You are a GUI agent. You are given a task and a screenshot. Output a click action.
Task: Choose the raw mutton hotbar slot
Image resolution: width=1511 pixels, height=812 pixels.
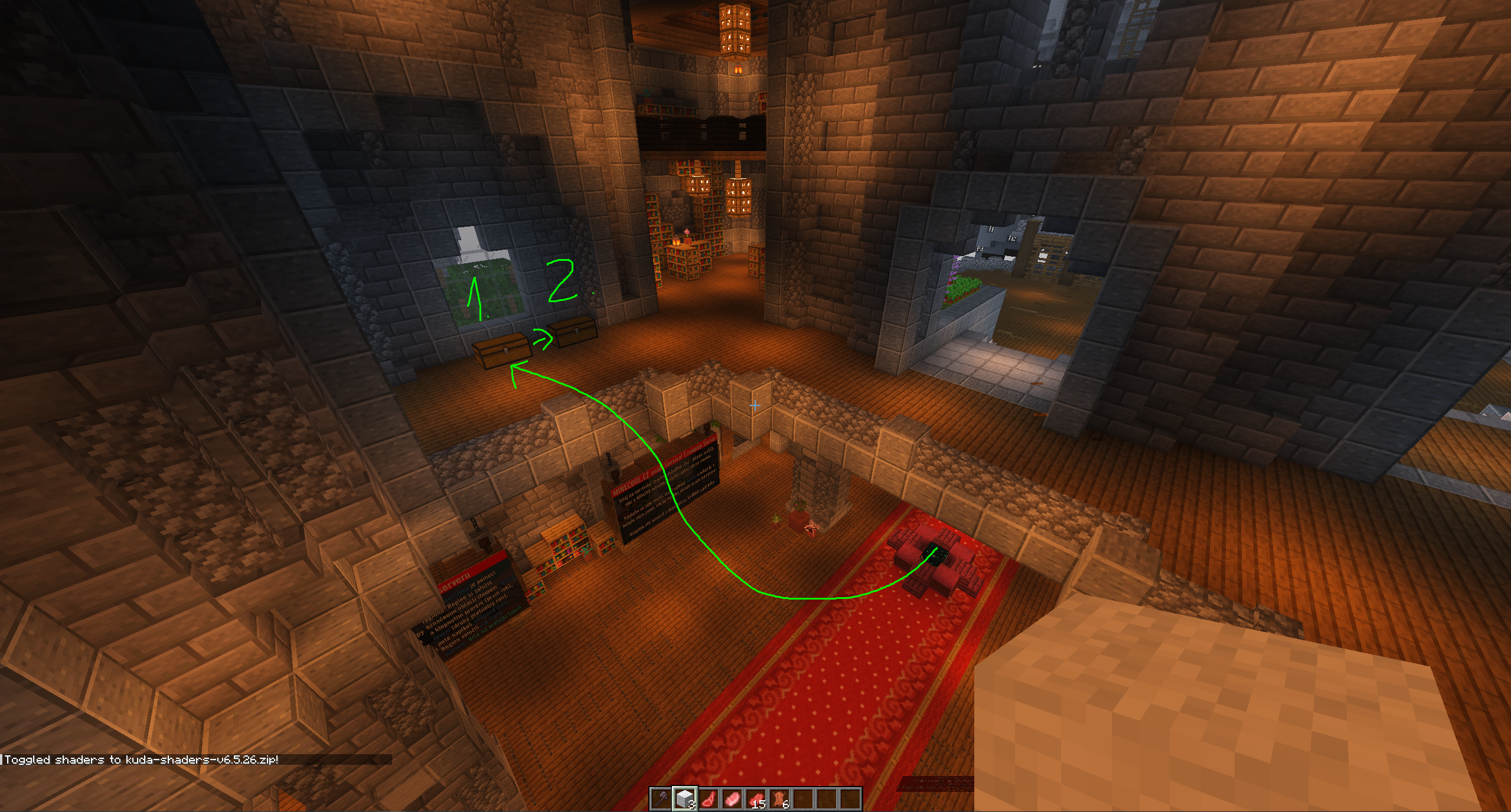click(709, 799)
